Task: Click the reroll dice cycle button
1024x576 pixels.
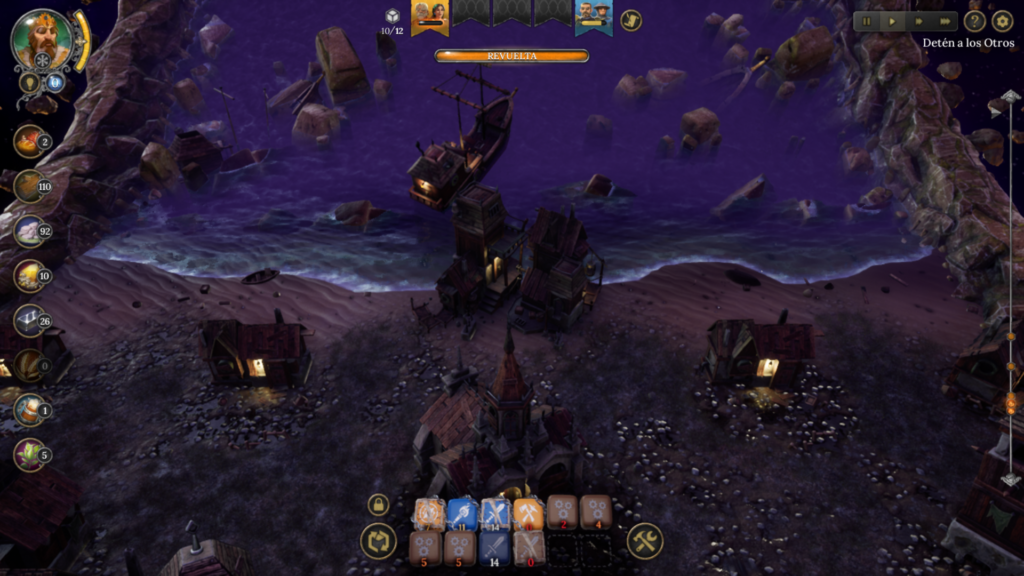Action: (378, 542)
